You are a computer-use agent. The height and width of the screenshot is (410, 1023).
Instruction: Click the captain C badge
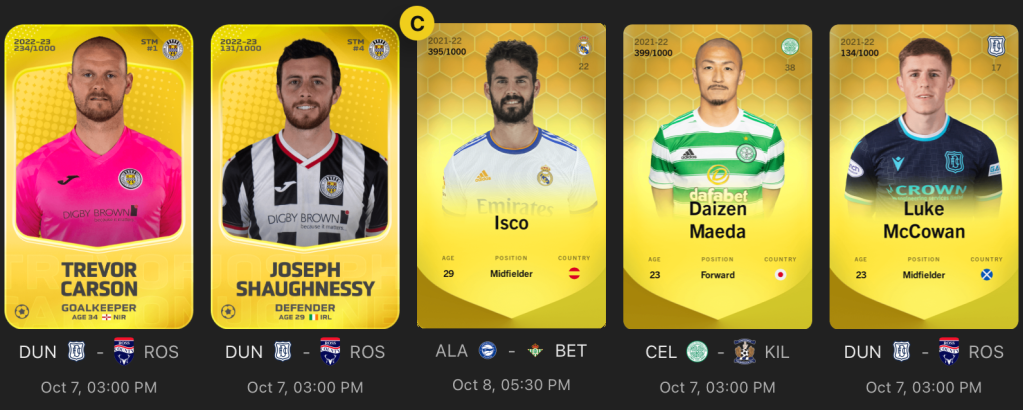click(x=416, y=21)
